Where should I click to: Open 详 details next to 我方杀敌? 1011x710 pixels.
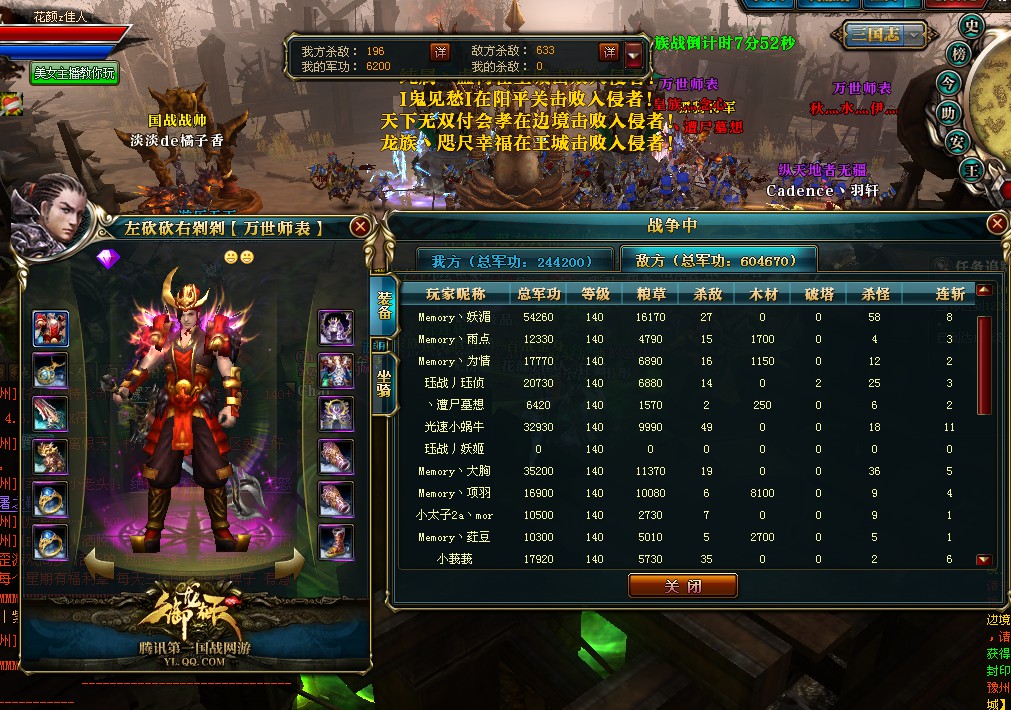440,51
